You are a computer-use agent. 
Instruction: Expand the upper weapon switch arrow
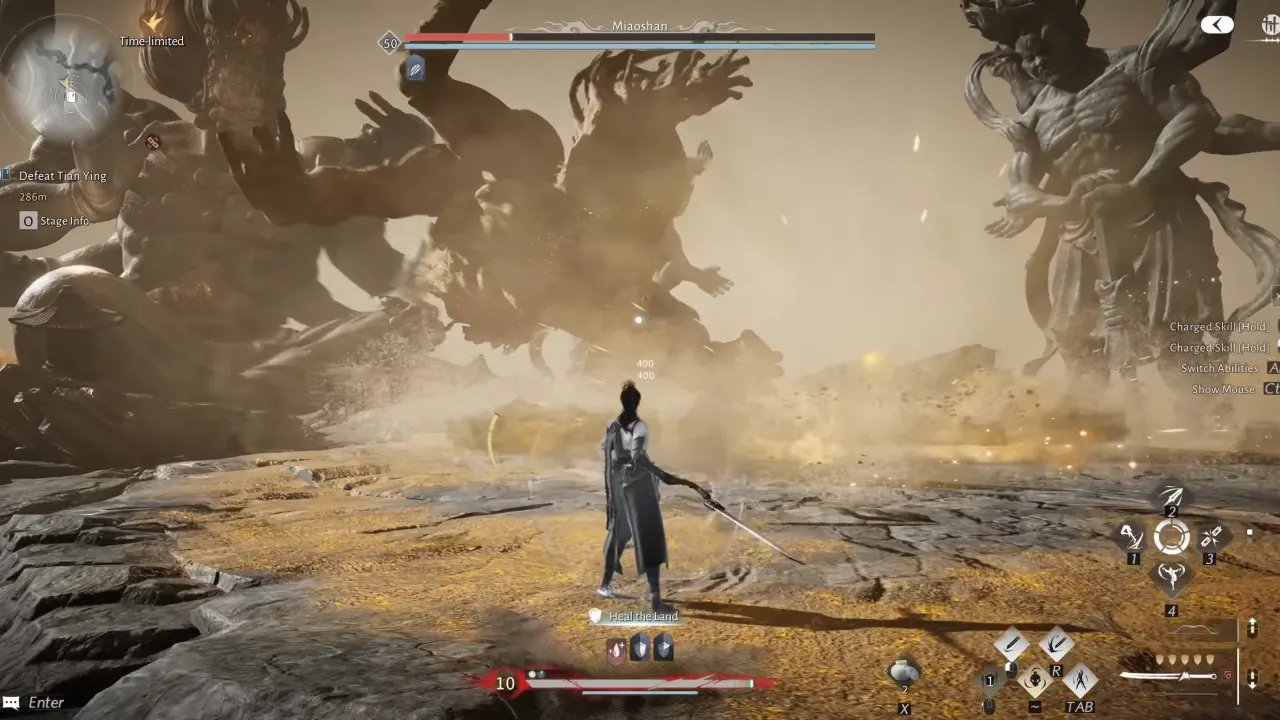1252,628
